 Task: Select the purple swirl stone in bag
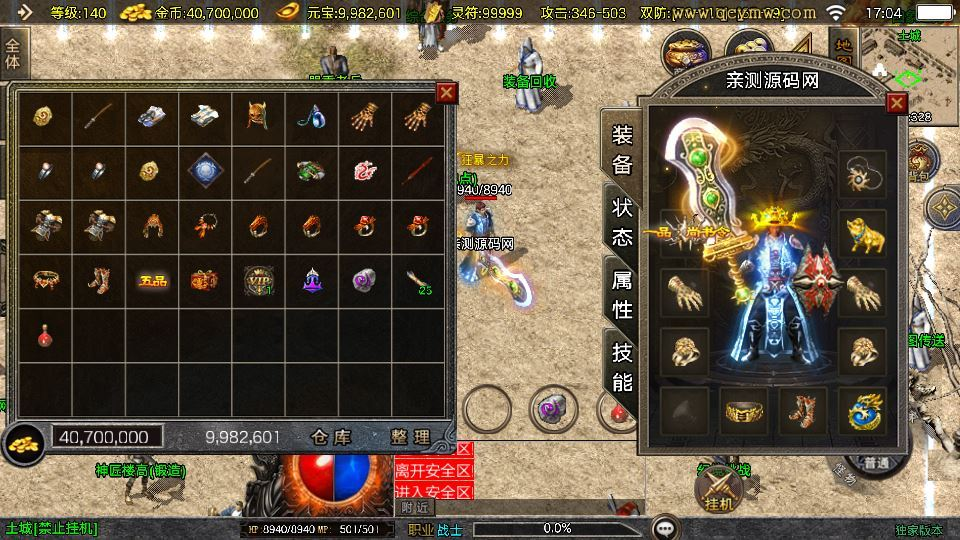364,280
